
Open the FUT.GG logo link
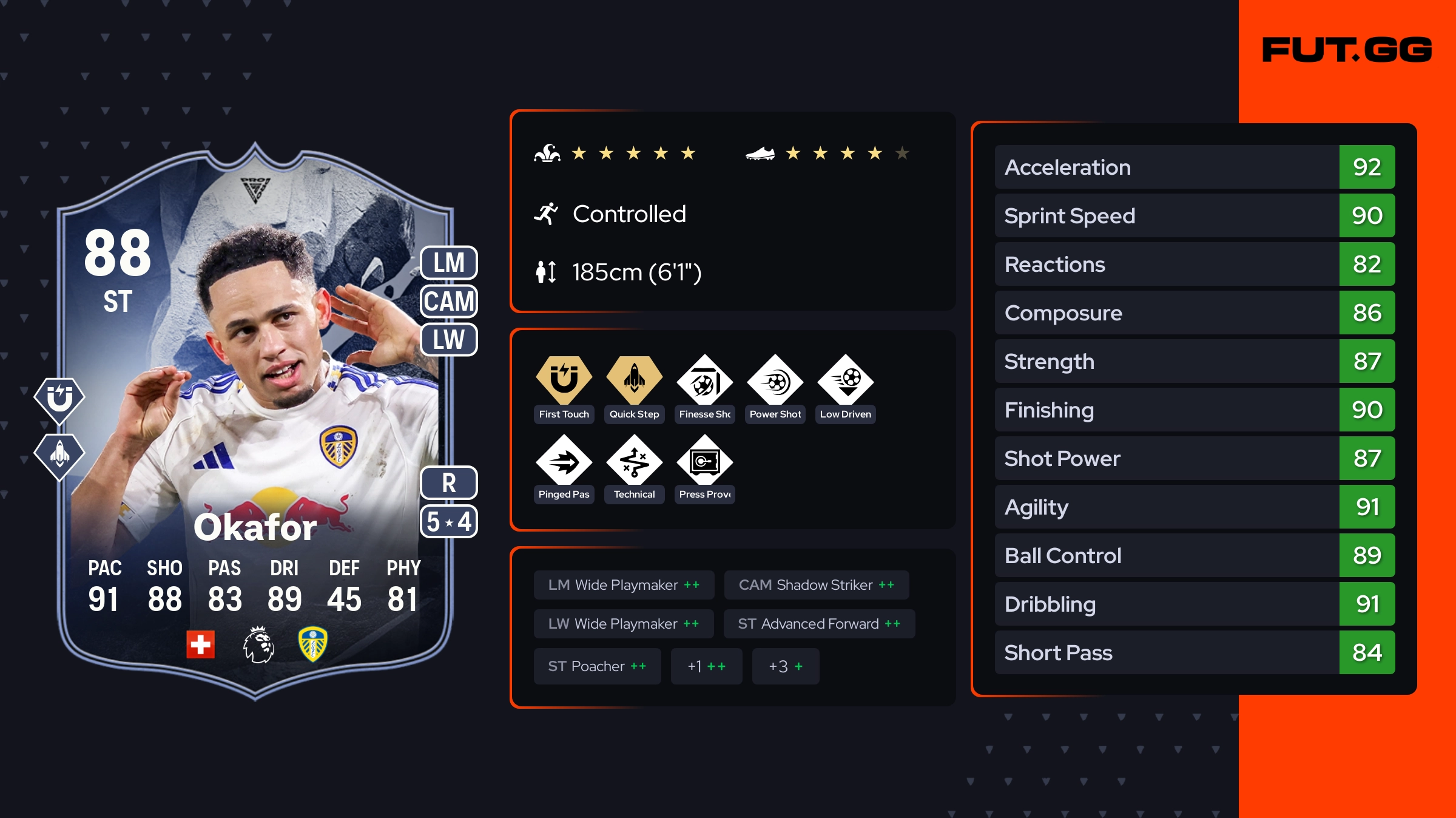[x=1347, y=50]
